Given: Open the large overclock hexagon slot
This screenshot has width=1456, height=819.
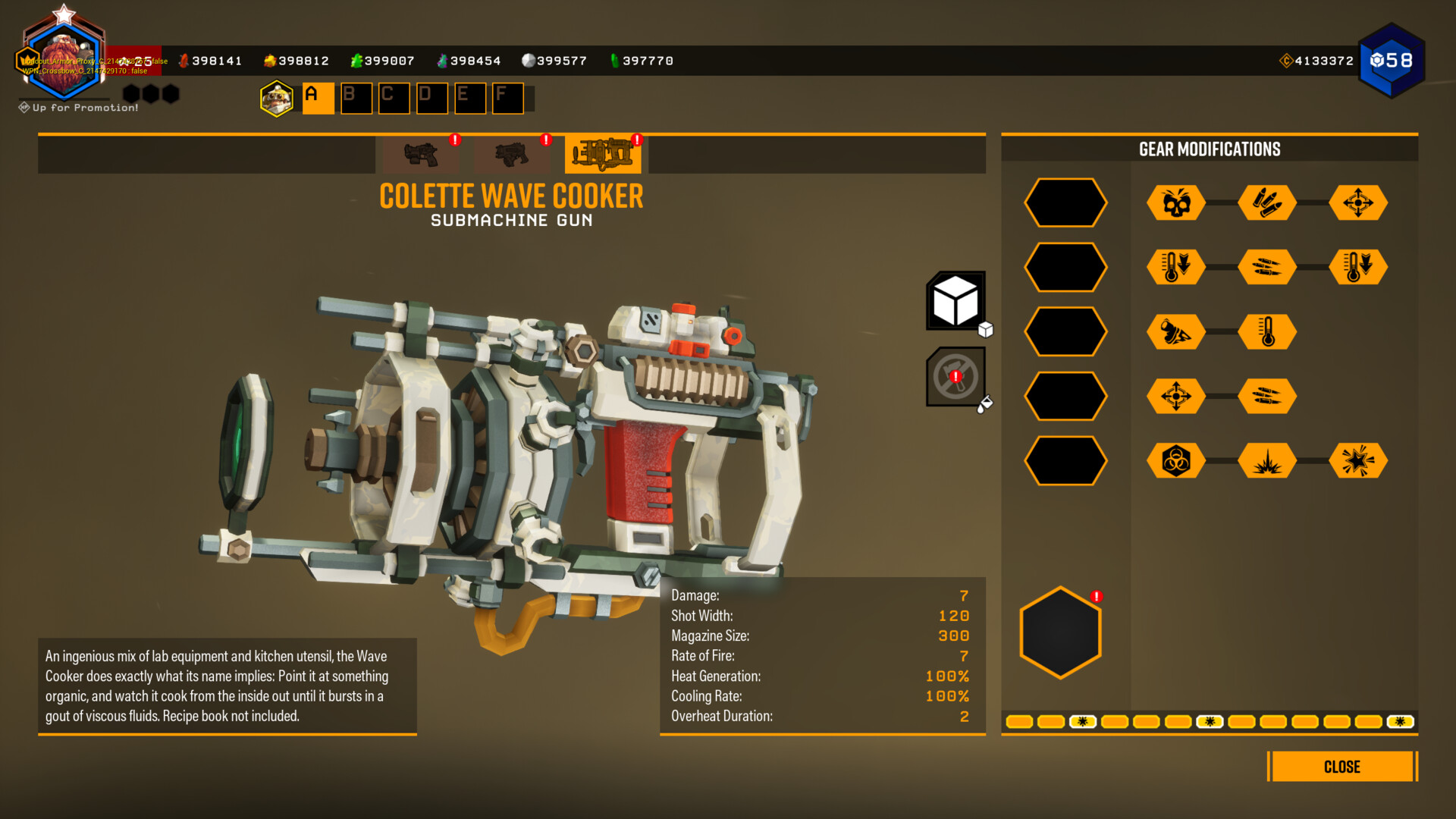Looking at the screenshot, I should coord(1060,632).
